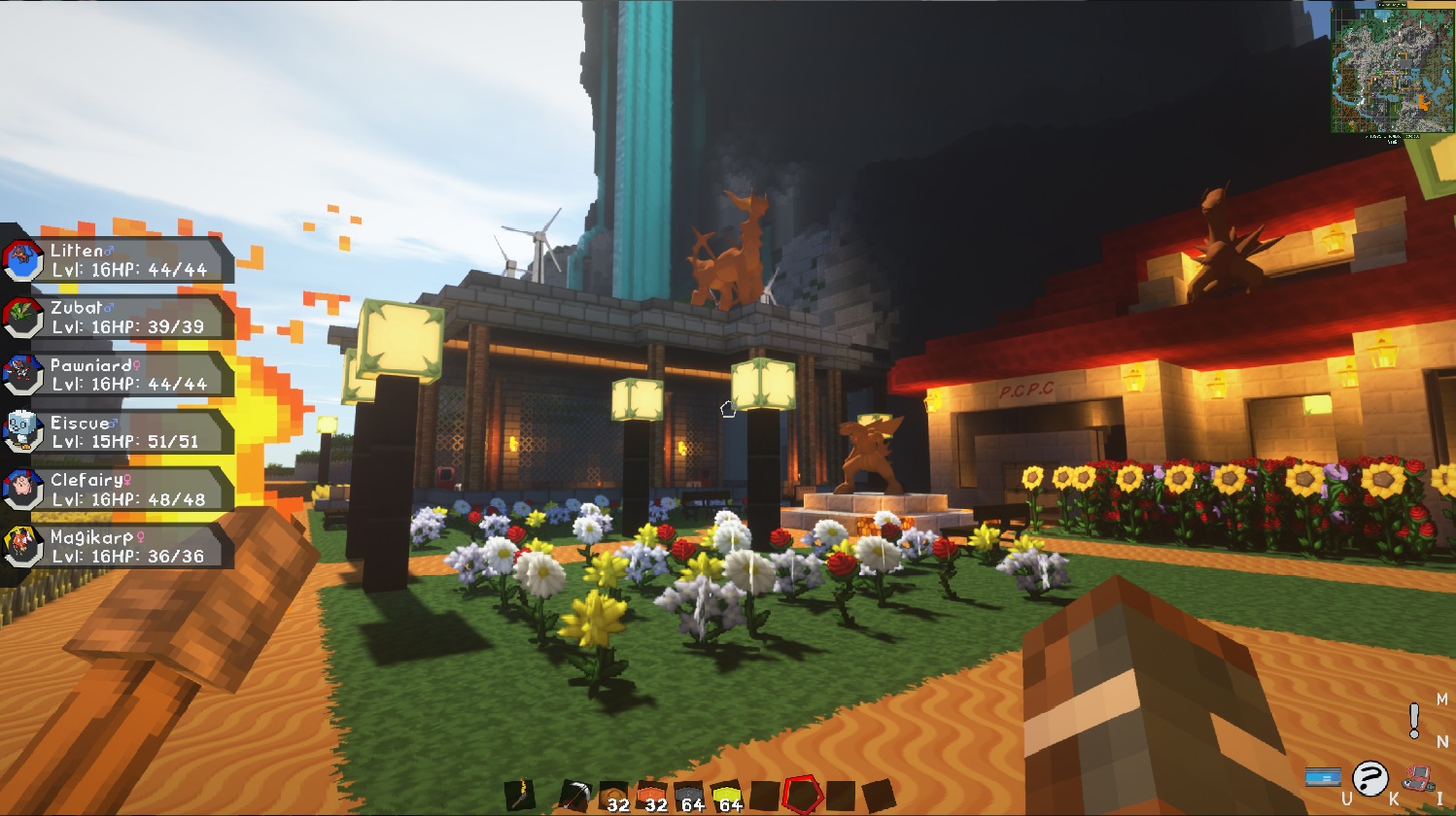
Task: Select the yellow apricorn stack of 64
Action: pos(726,792)
